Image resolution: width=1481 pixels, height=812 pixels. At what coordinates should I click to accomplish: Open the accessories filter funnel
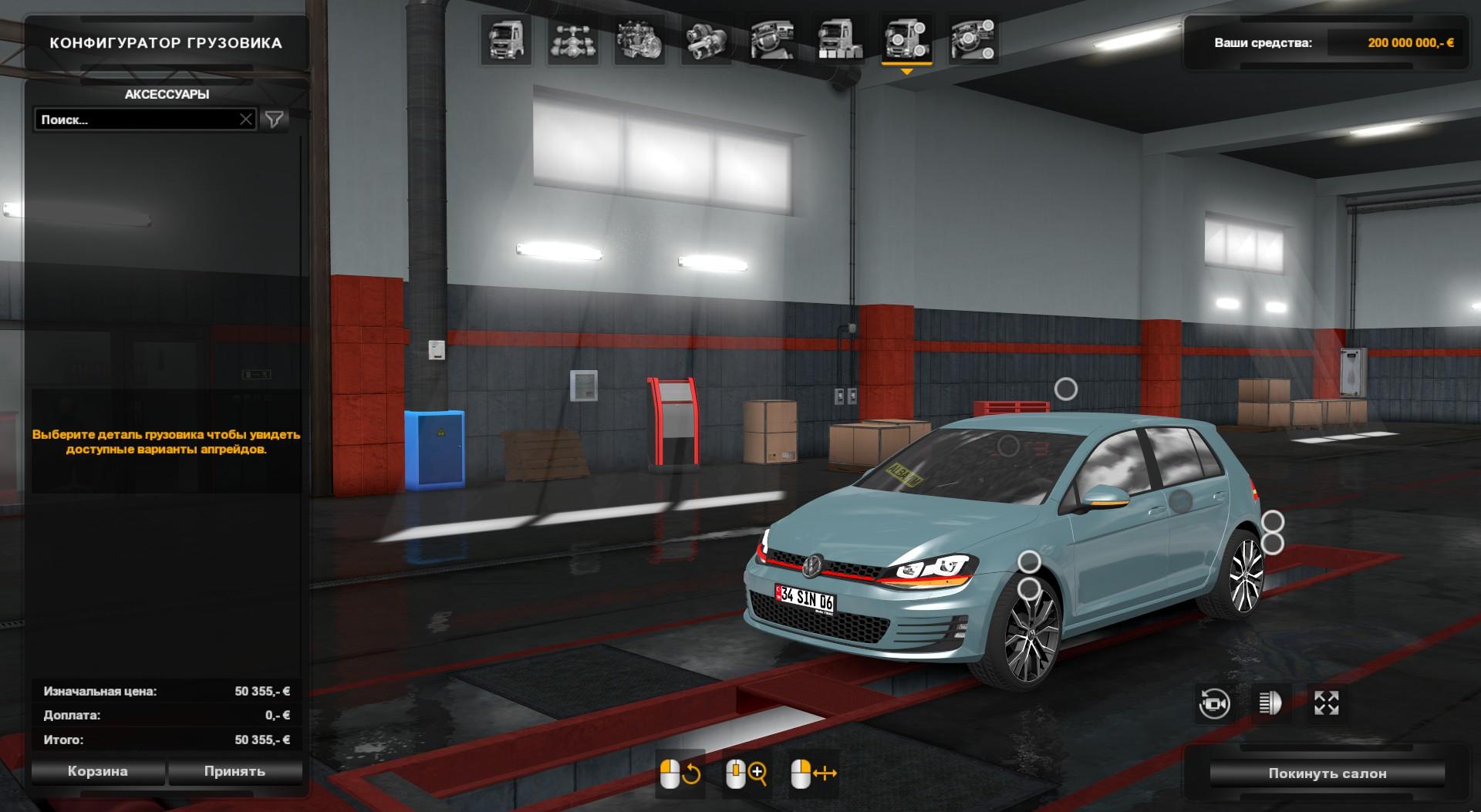(x=275, y=120)
